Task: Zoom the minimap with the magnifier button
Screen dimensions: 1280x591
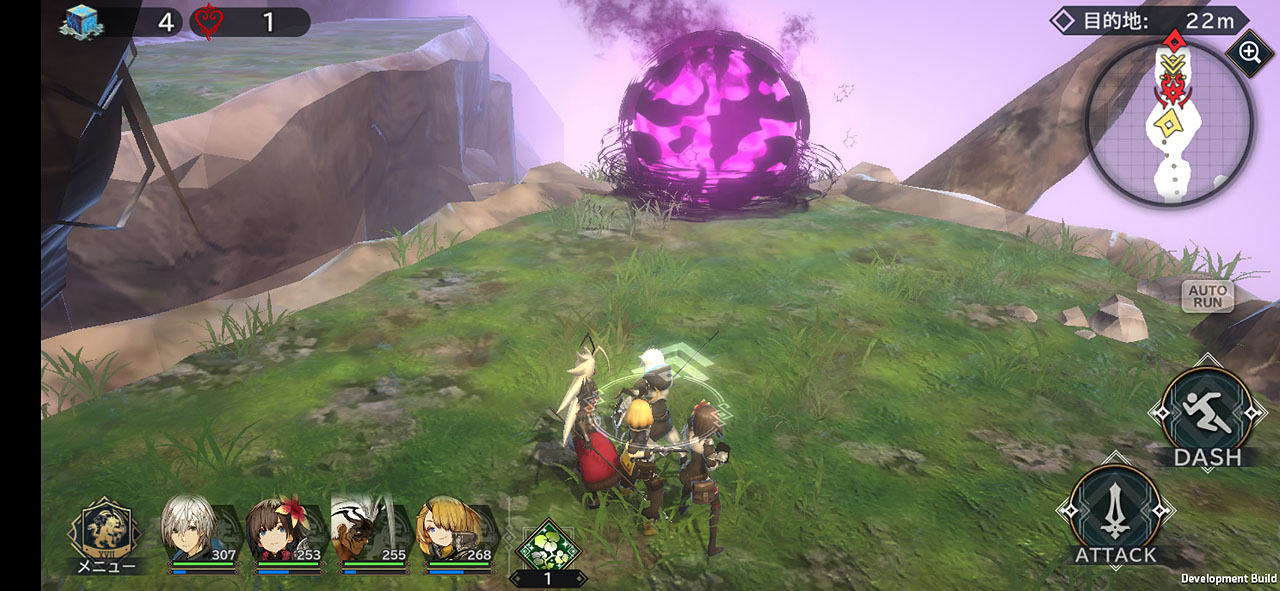Action: point(1249,52)
